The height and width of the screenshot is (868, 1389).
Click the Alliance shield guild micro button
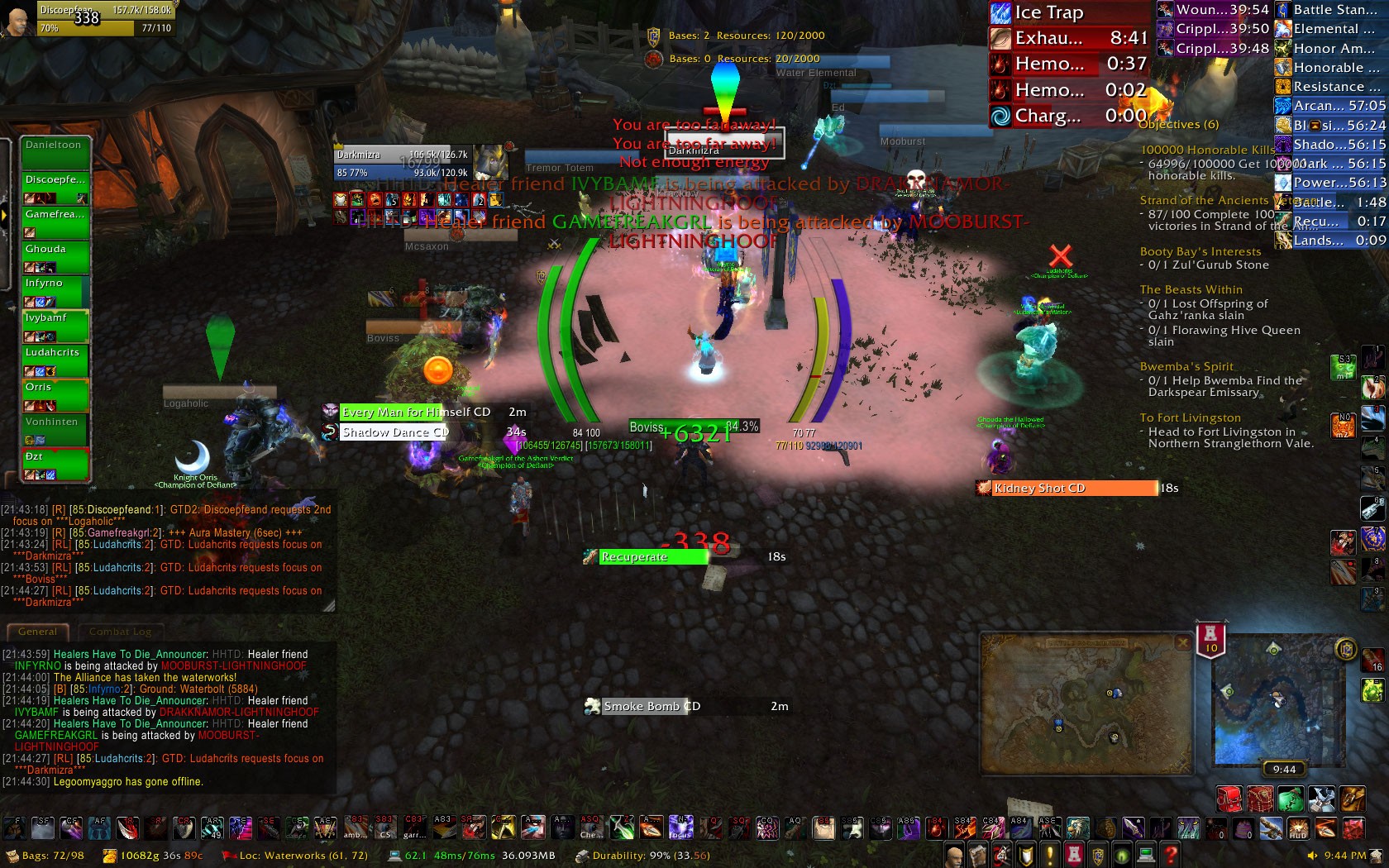pyautogui.click(x=1095, y=852)
